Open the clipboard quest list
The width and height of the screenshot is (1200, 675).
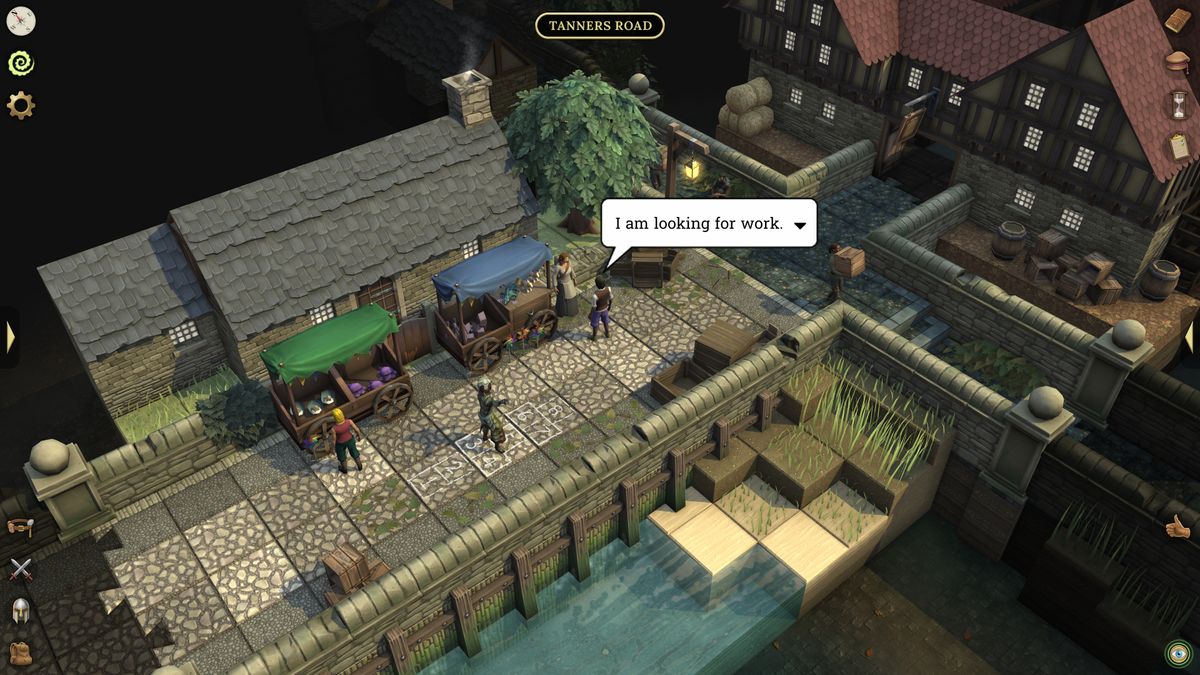point(1178,146)
